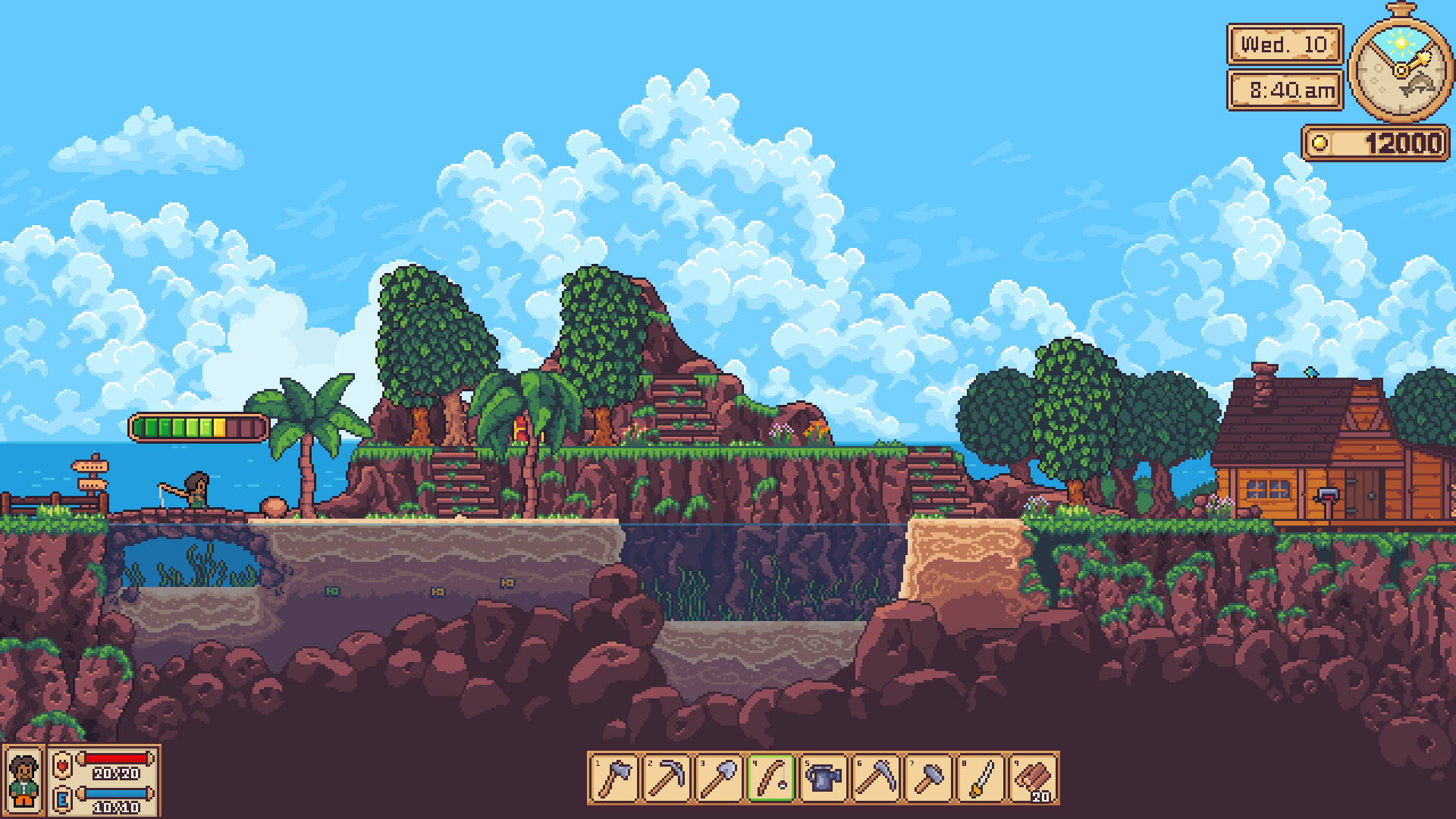Click the 8:40 am time readout
Screen dimensions: 1456x819
[x=1283, y=89]
